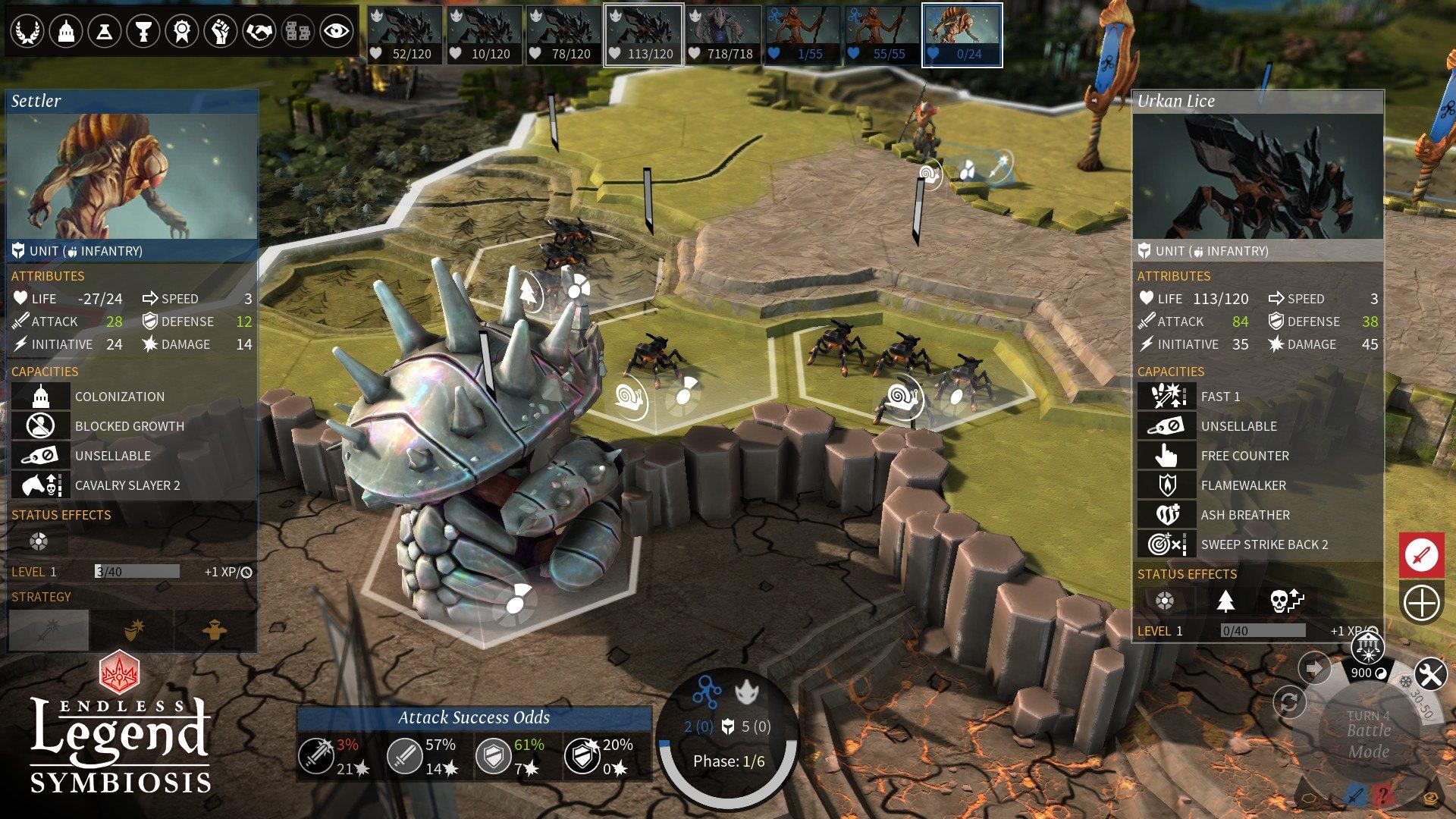Viewport: 1456px width, 819px height.
Task: Switch to the 718/718 unit portrait tab
Action: click(x=724, y=34)
